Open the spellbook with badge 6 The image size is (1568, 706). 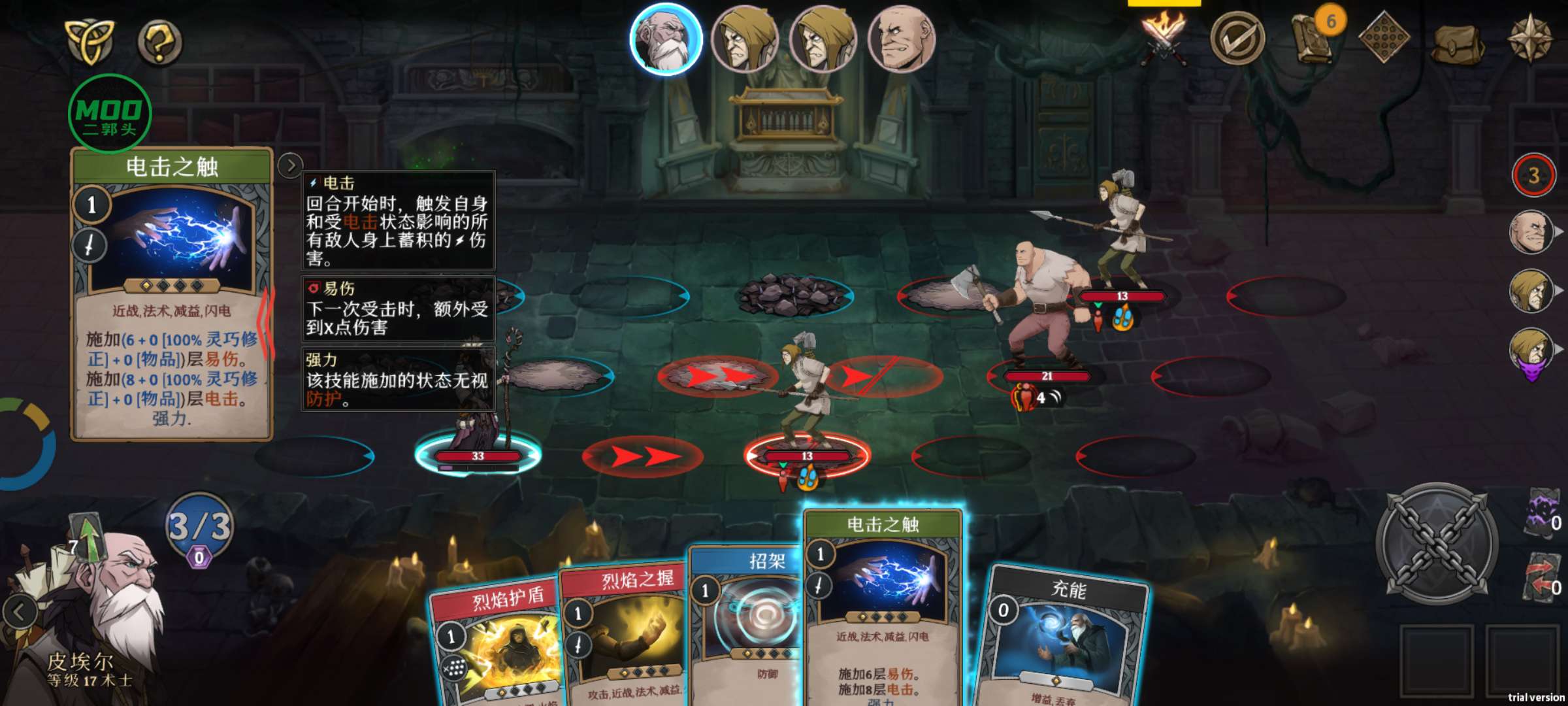pyautogui.click(x=1313, y=38)
